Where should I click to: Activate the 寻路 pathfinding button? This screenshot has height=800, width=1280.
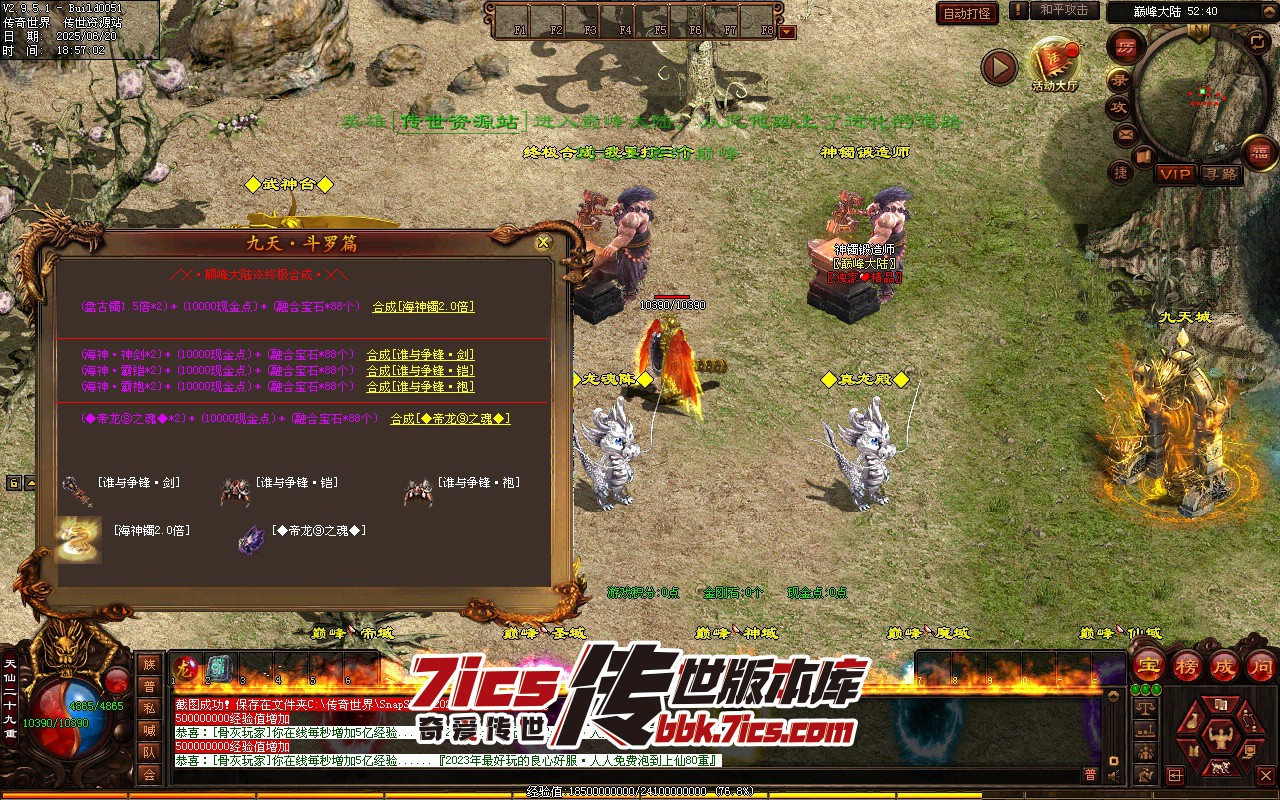pyautogui.click(x=1220, y=174)
